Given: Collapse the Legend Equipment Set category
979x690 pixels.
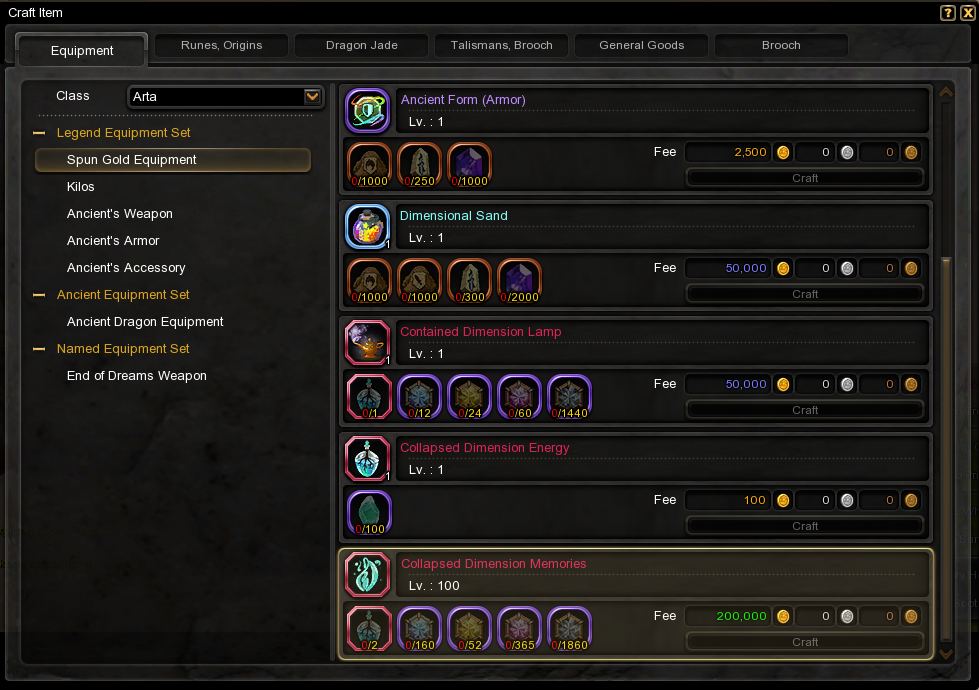Looking at the screenshot, I should click(x=40, y=133).
